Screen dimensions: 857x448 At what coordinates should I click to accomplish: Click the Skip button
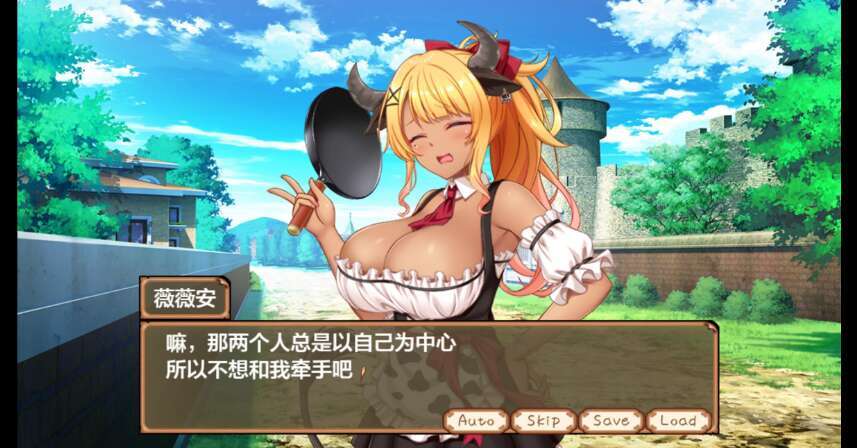click(543, 421)
